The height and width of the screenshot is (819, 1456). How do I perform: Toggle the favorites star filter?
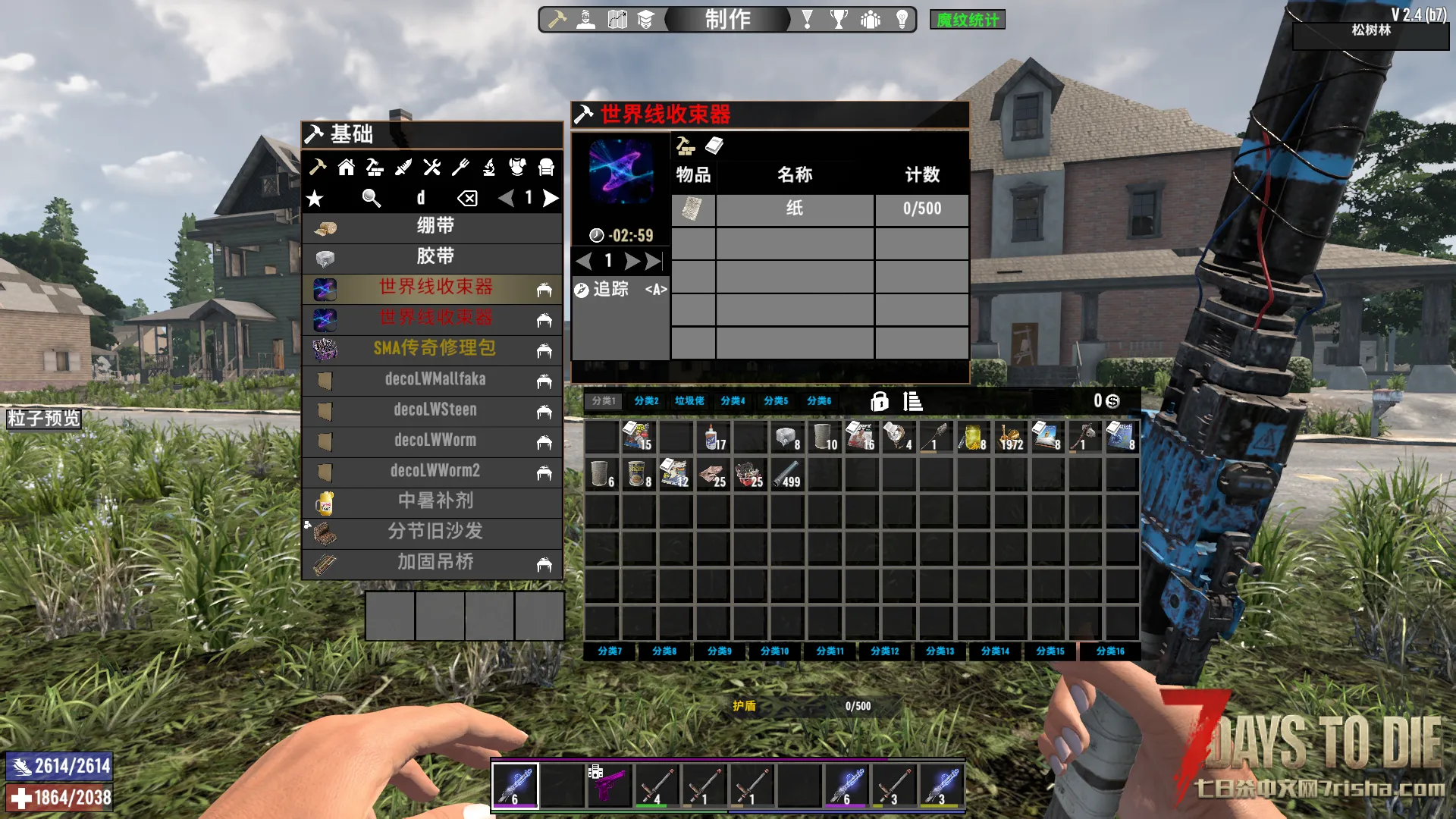pos(315,199)
